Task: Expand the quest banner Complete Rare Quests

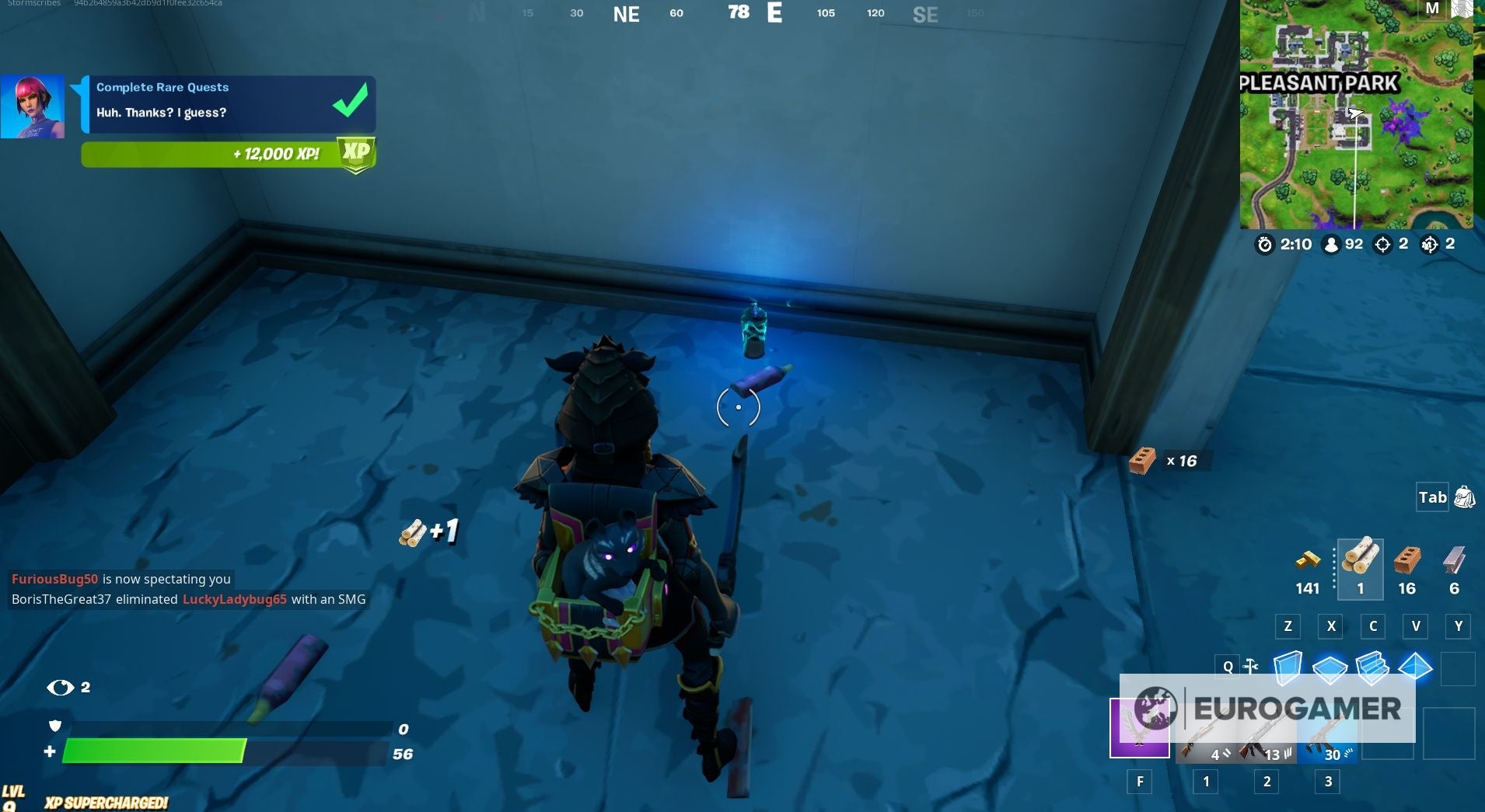Action: 163,87
